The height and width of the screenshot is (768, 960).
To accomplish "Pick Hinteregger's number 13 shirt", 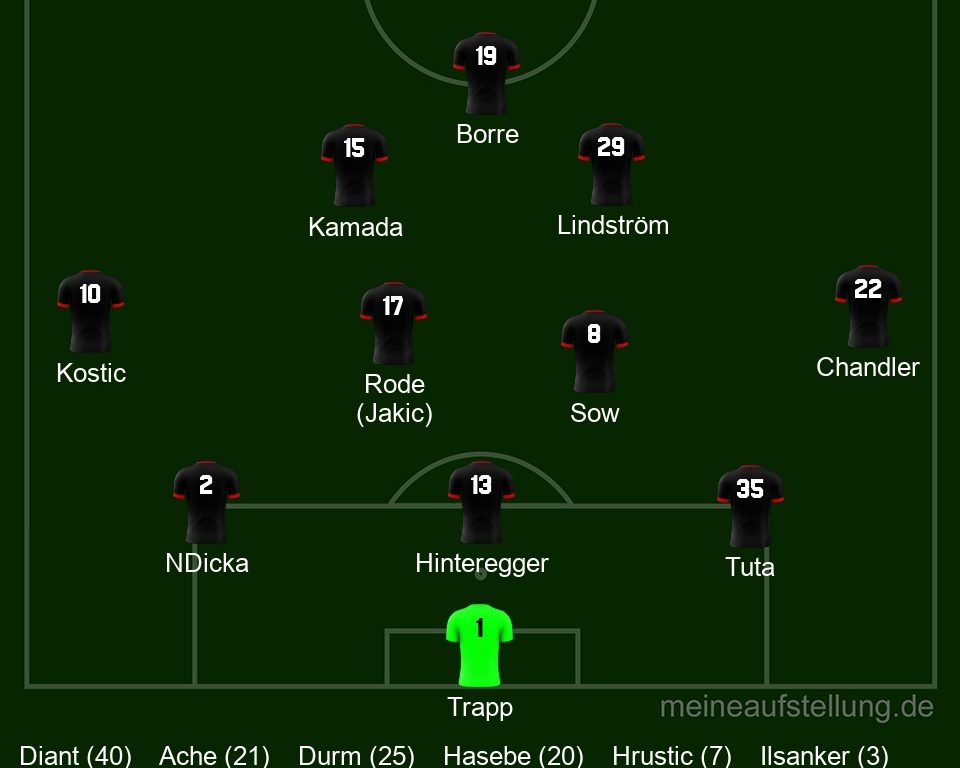I will (481, 501).
